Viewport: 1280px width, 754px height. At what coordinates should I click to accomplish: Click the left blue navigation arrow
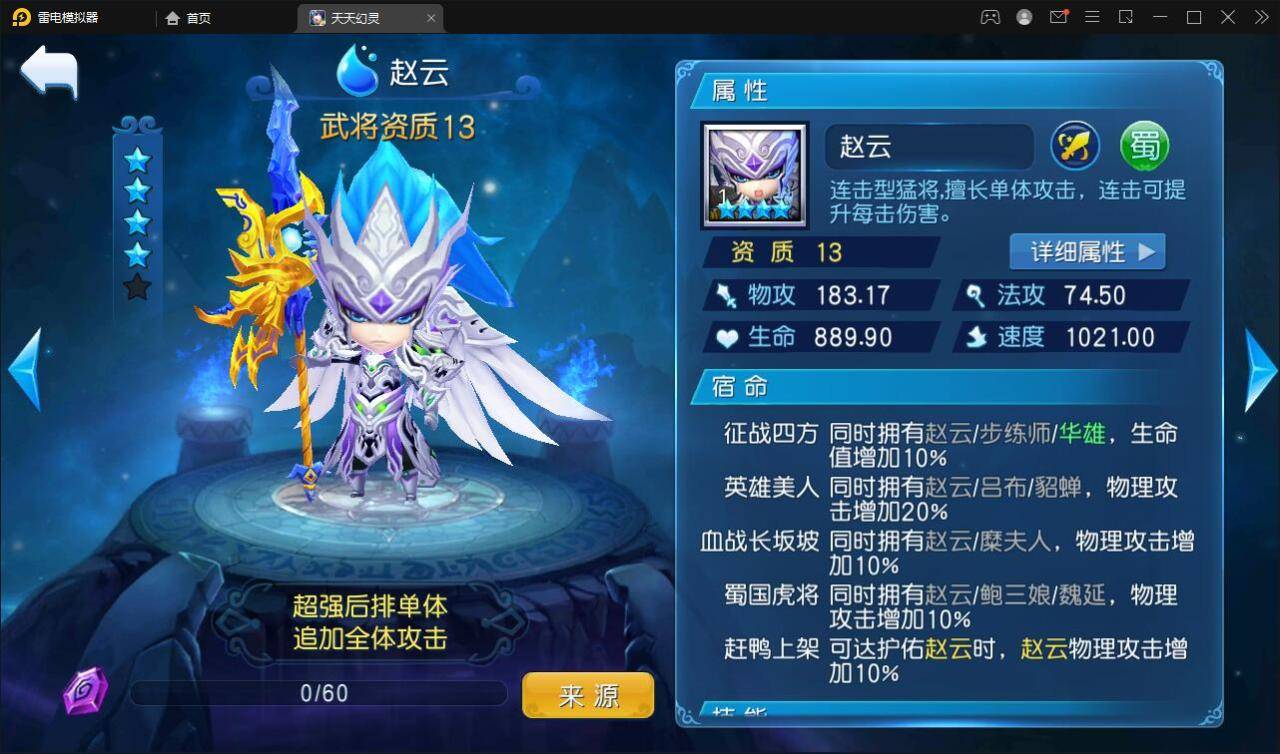click(x=22, y=370)
